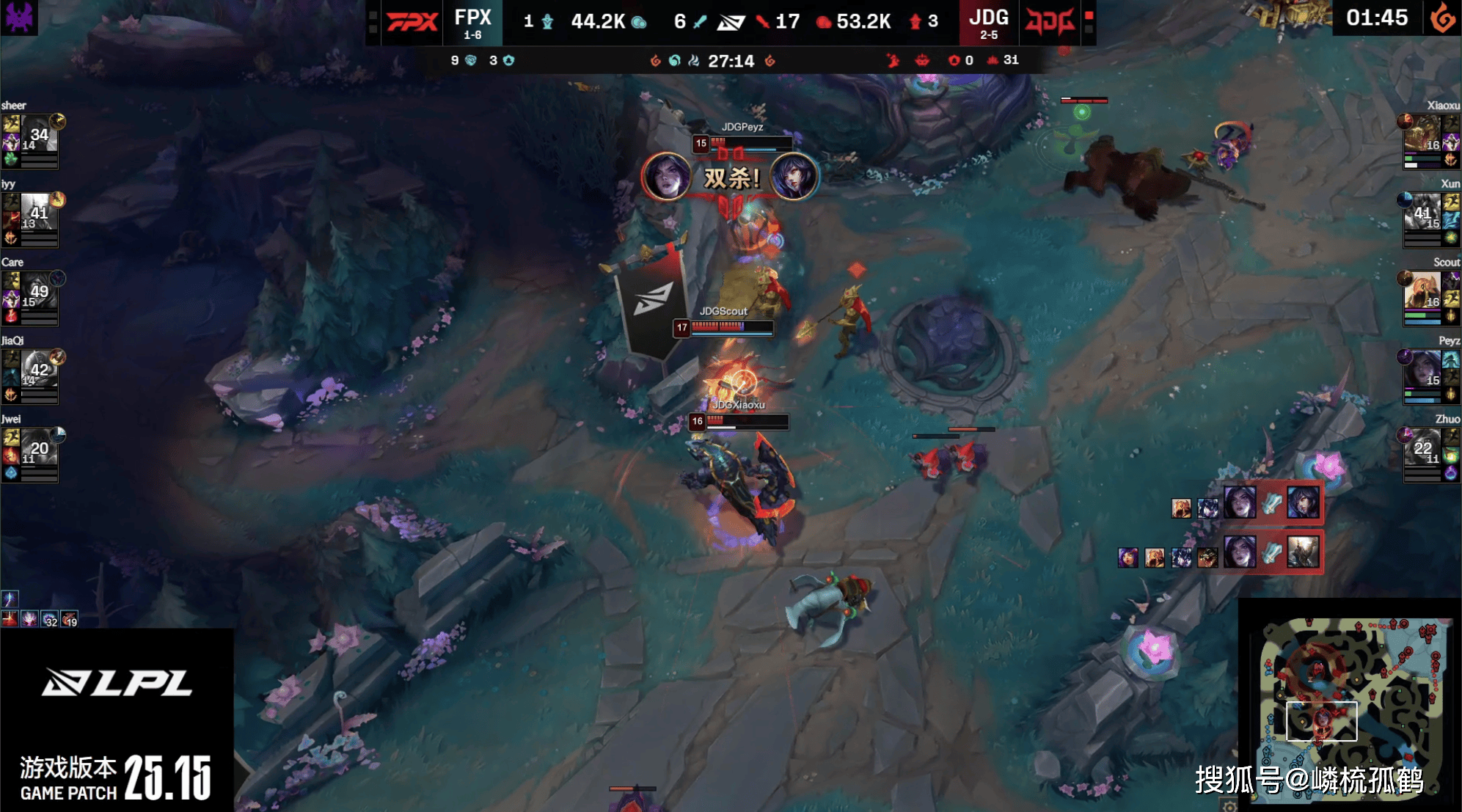Click the FPX team logo
The image size is (1462, 812).
click(412, 22)
